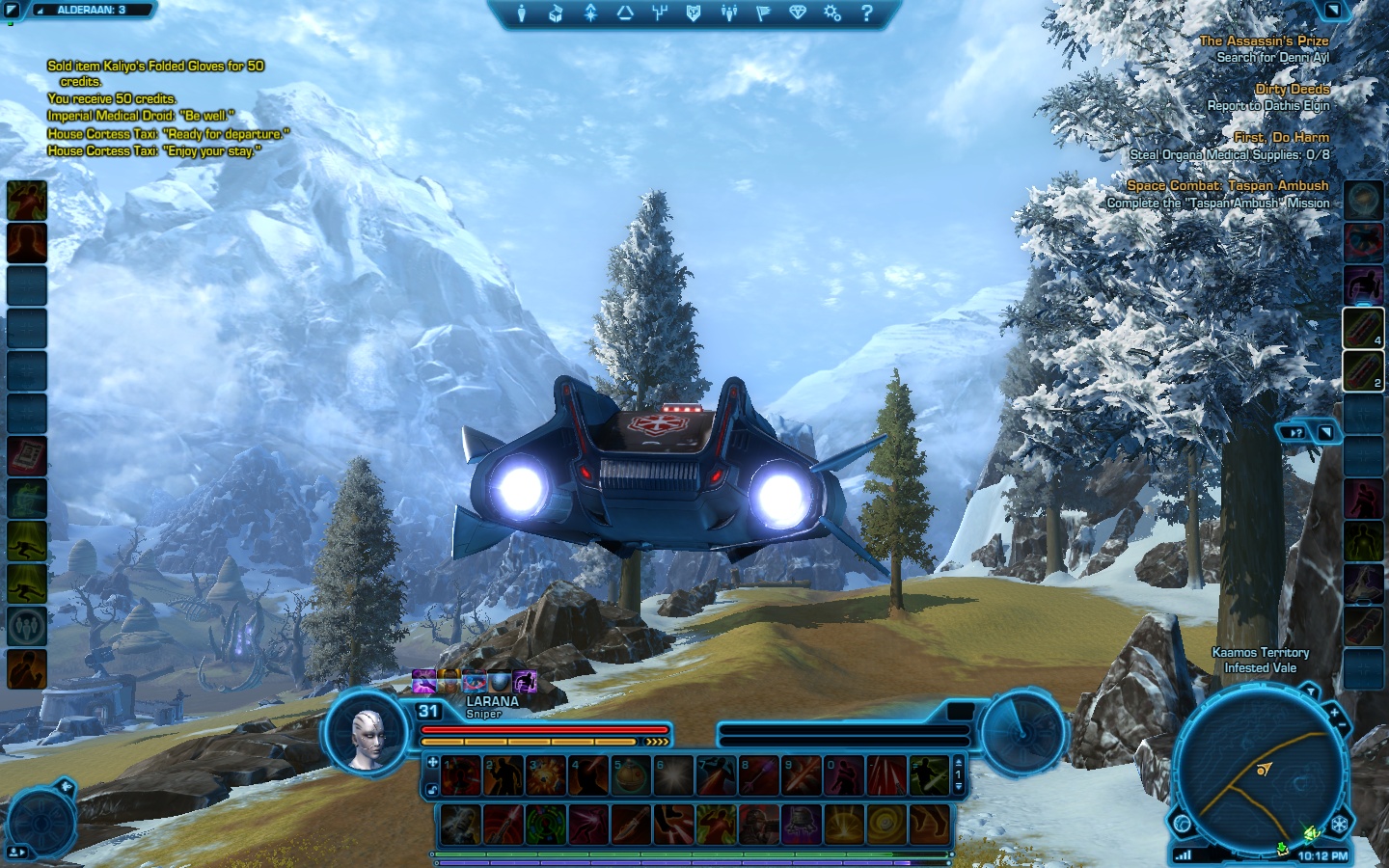Open the help question mark icon
This screenshot has height=868, width=1389.
[x=866, y=14]
